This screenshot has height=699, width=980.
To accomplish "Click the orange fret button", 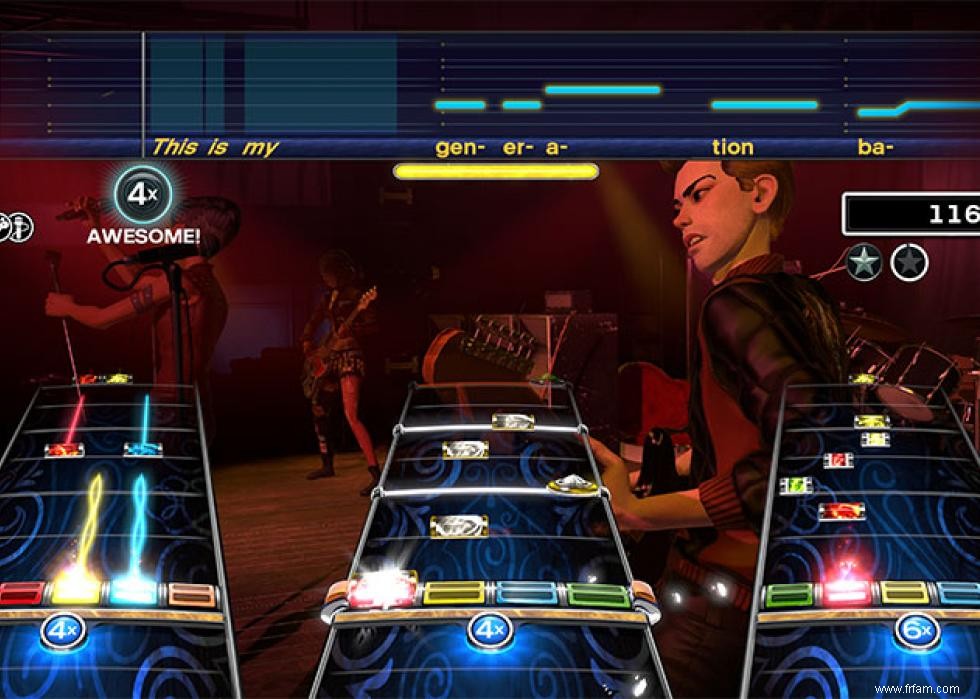I will [x=192, y=594].
